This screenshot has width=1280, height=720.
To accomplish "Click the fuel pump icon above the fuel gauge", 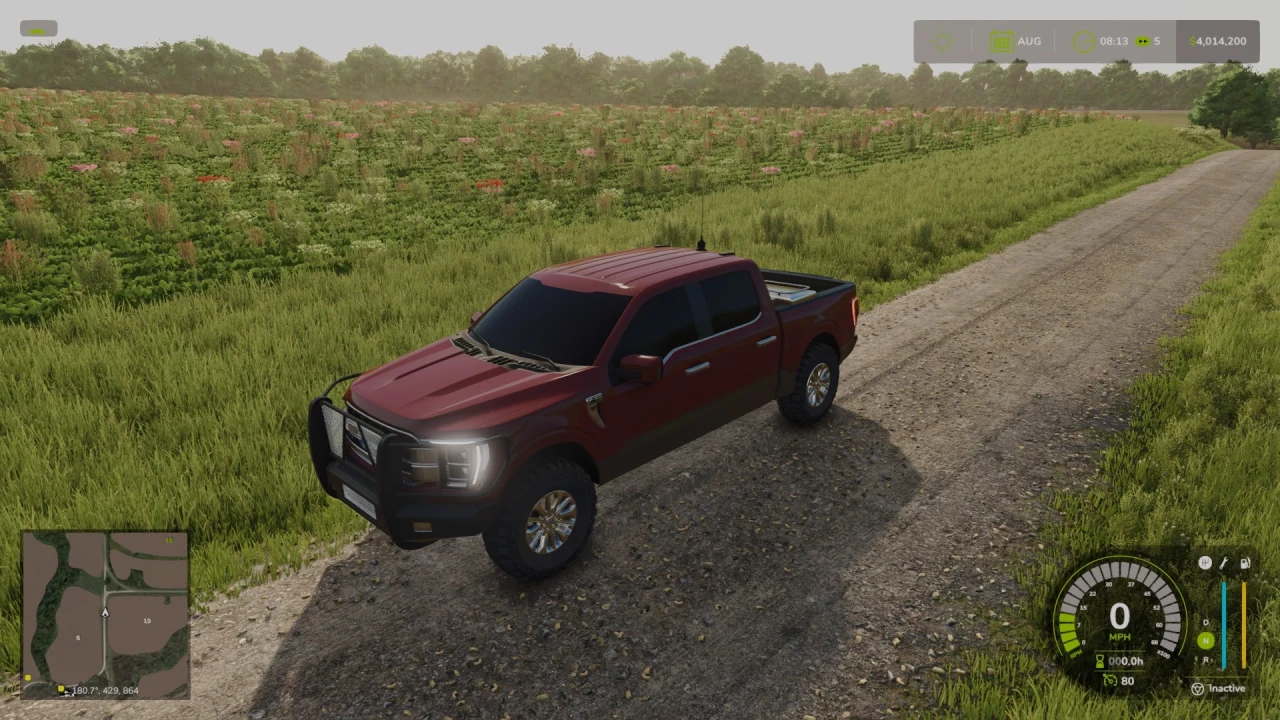I will (1246, 563).
